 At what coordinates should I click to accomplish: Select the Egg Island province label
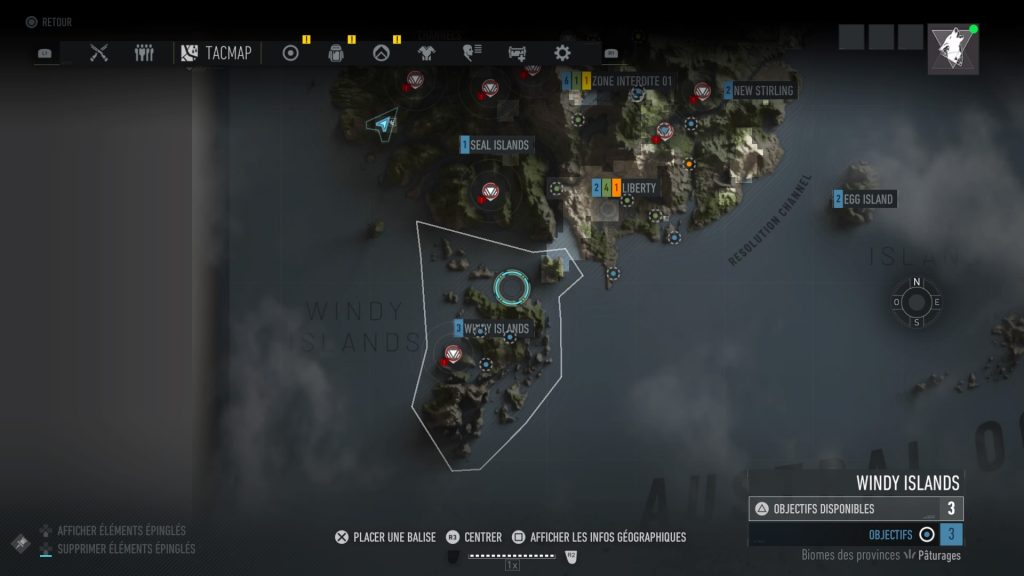pyautogui.click(x=867, y=199)
